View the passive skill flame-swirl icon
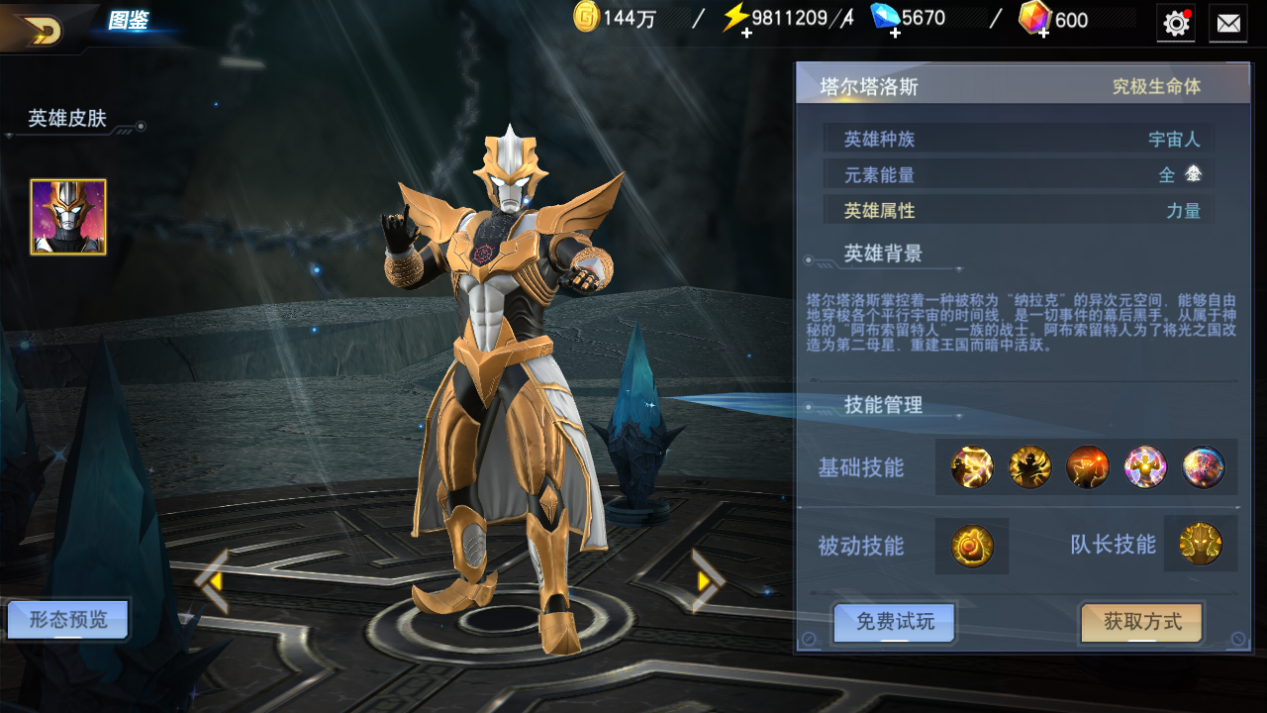The height and width of the screenshot is (713, 1267). (972, 546)
